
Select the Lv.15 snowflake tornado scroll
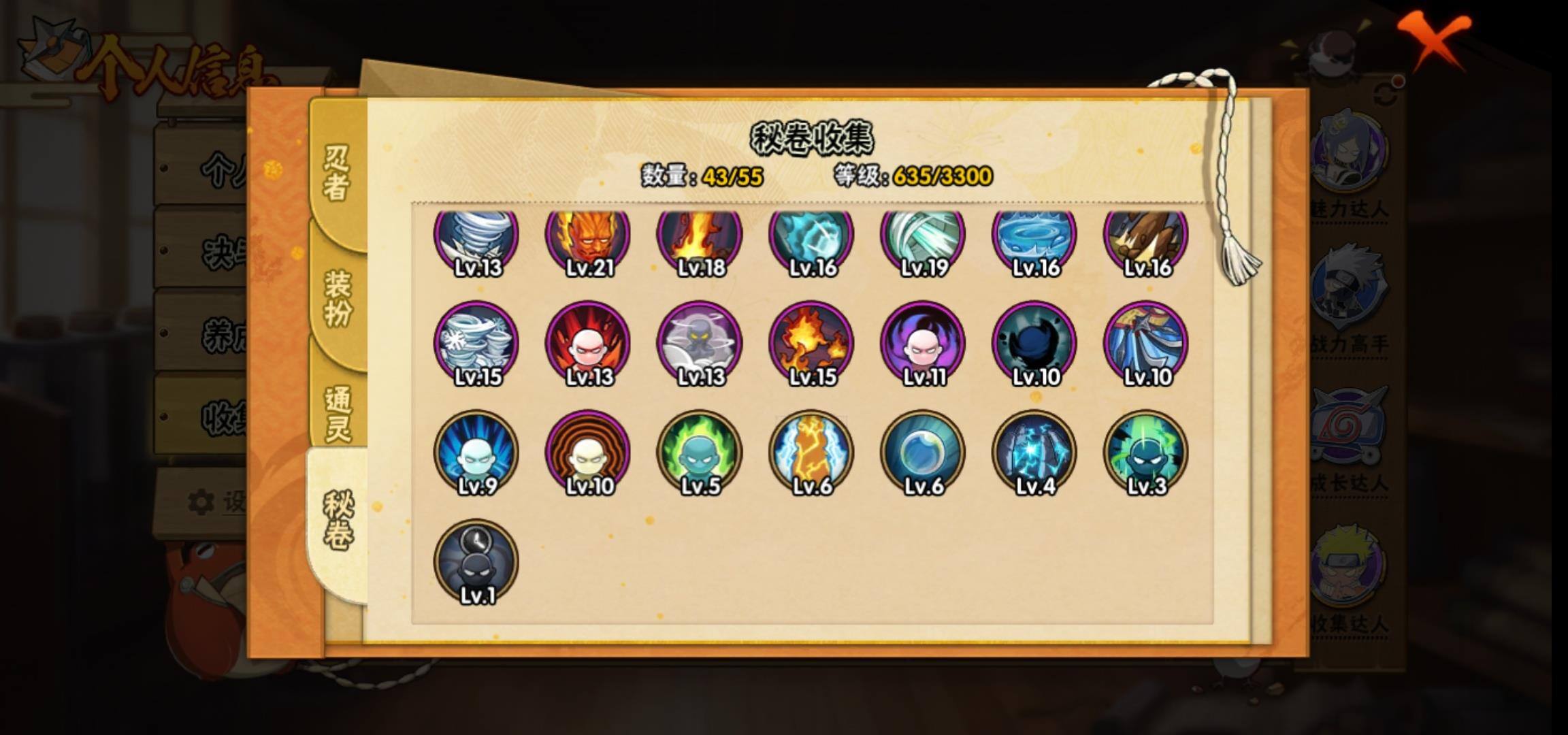pyautogui.click(x=476, y=344)
